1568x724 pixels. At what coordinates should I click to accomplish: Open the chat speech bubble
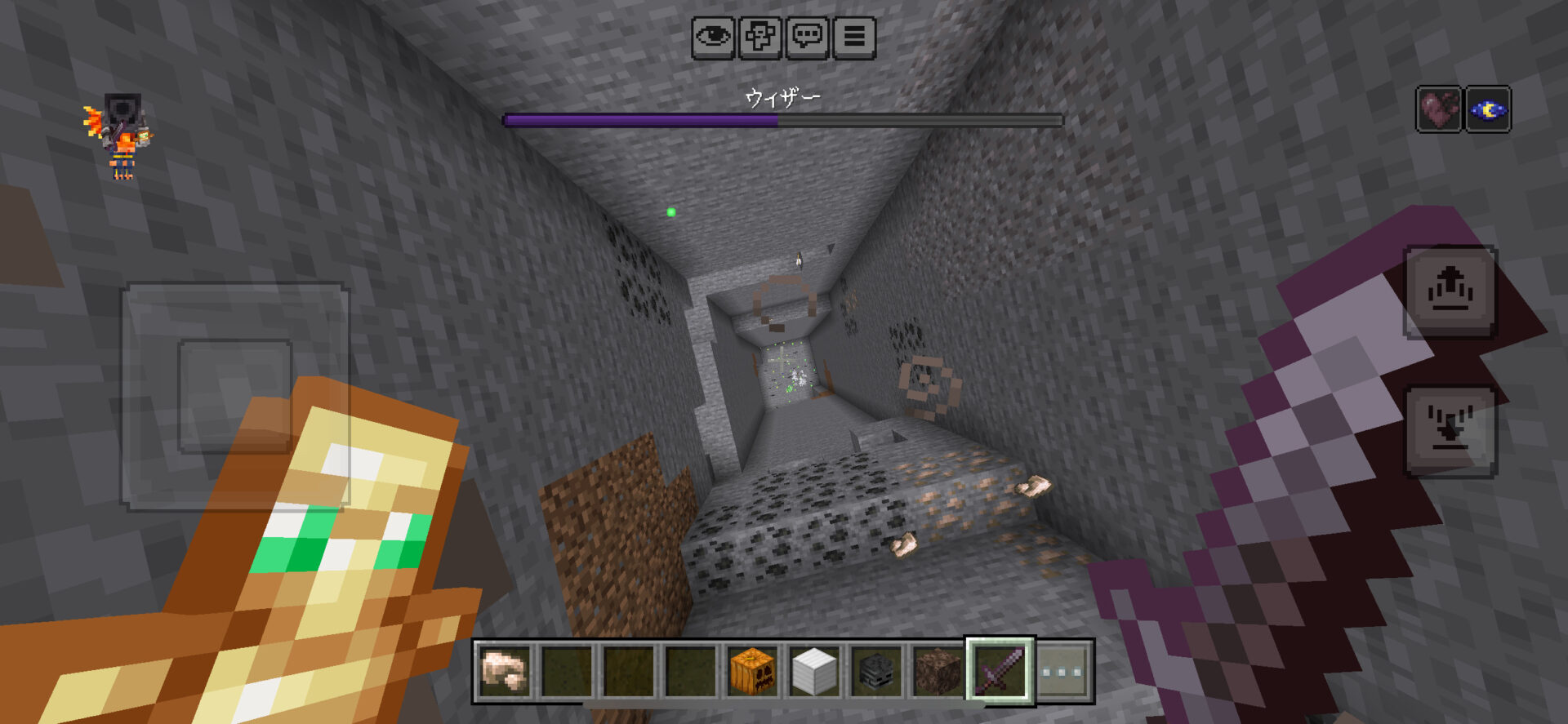[x=808, y=38]
